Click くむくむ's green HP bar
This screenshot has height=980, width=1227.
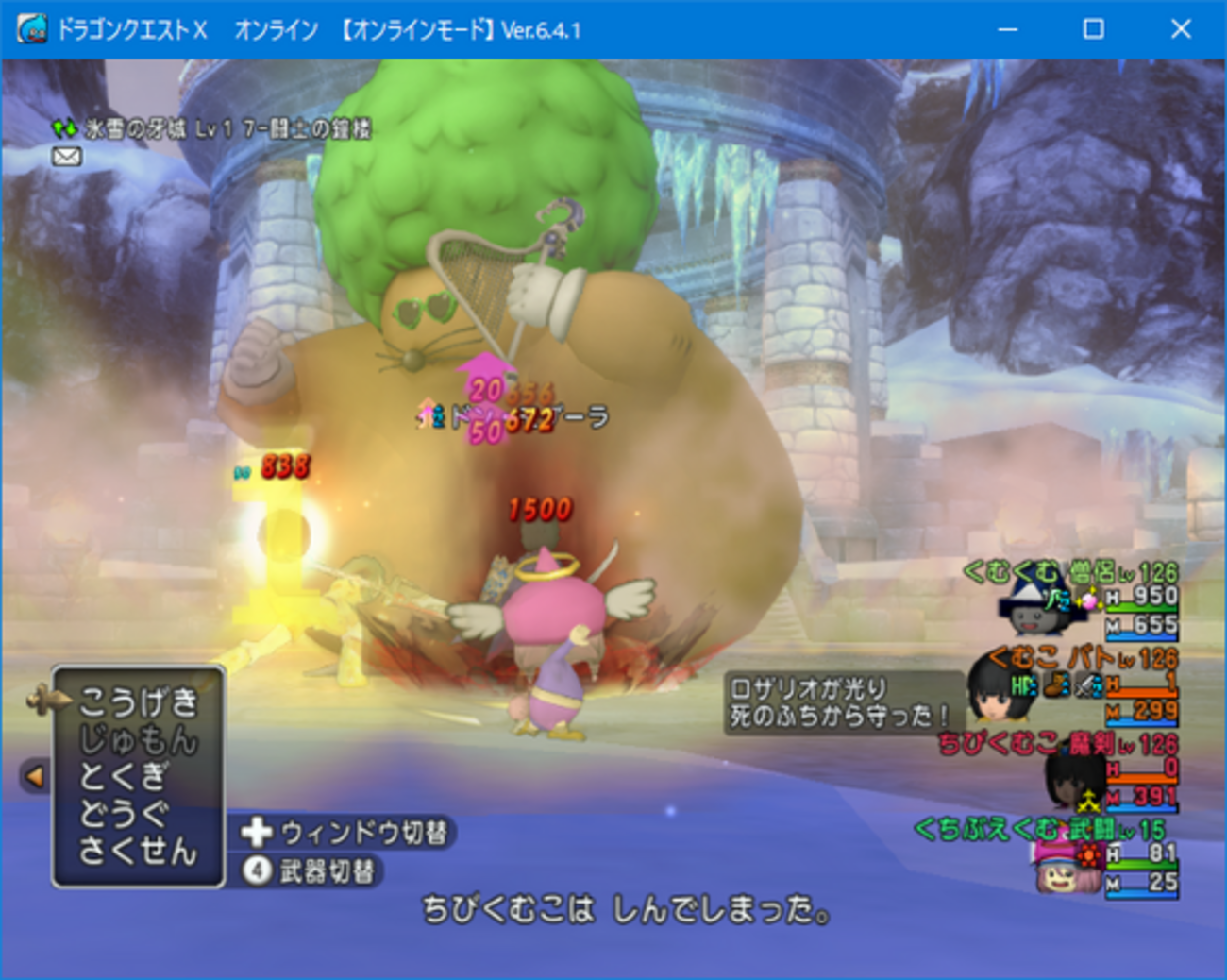tap(1144, 609)
